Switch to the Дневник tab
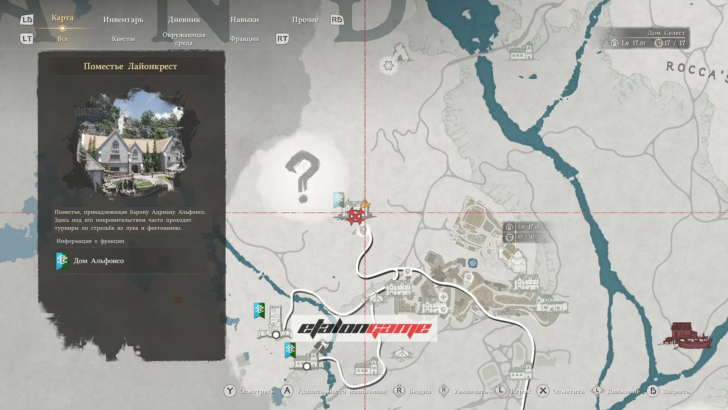The width and height of the screenshot is (728, 410). [x=182, y=18]
